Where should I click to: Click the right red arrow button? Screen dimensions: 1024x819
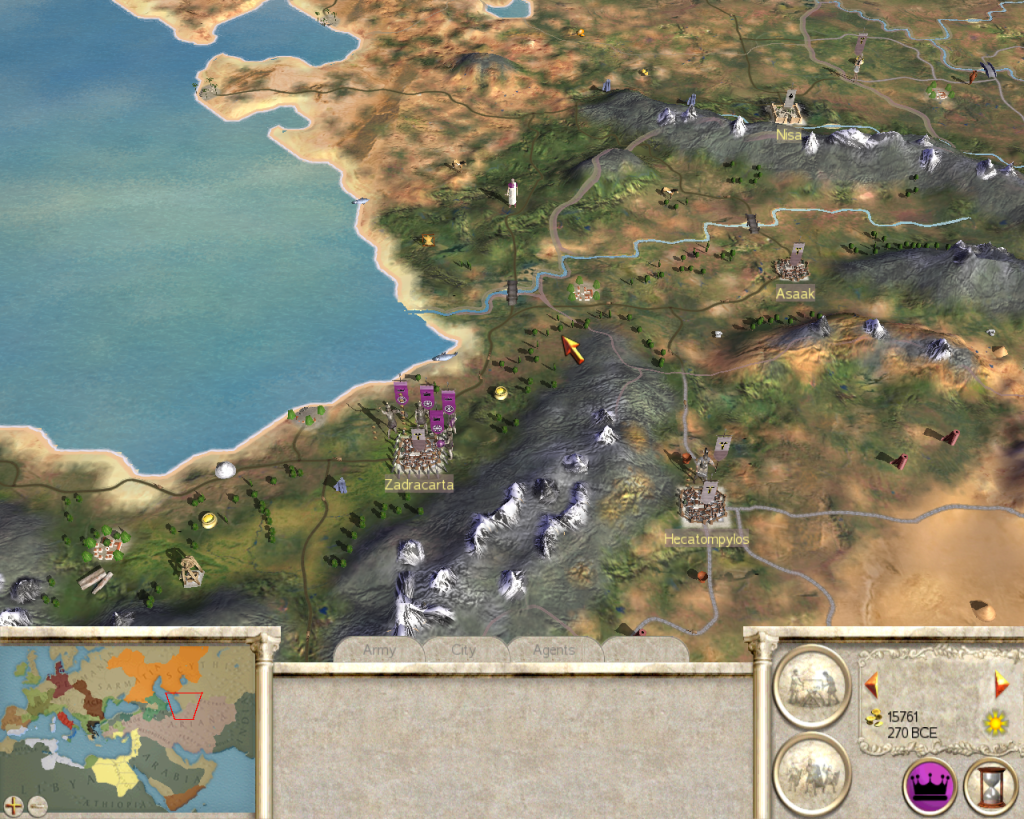(x=1001, y=685)
